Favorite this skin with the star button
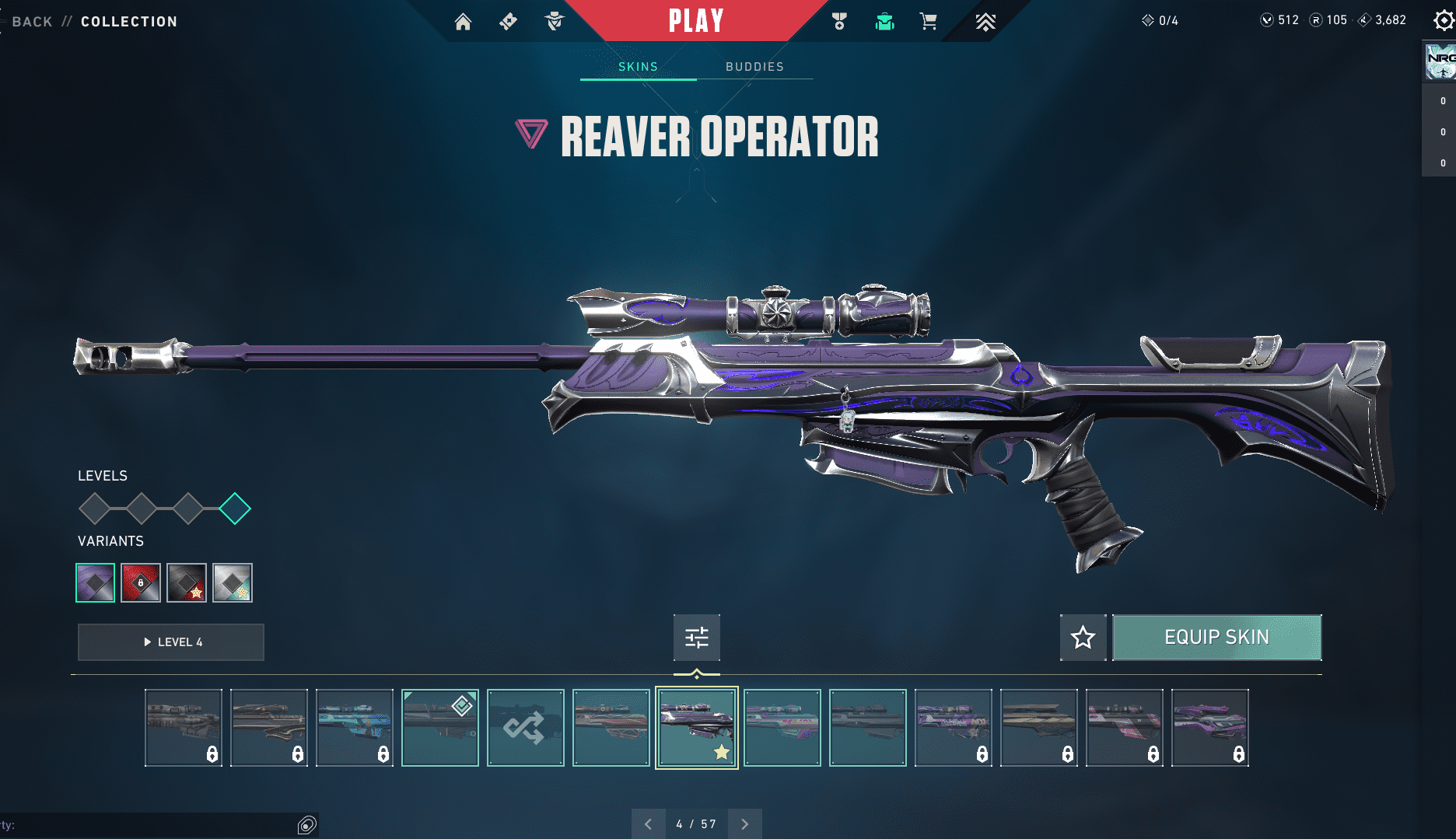The image size is (1456, 839). pos(1083,638)
